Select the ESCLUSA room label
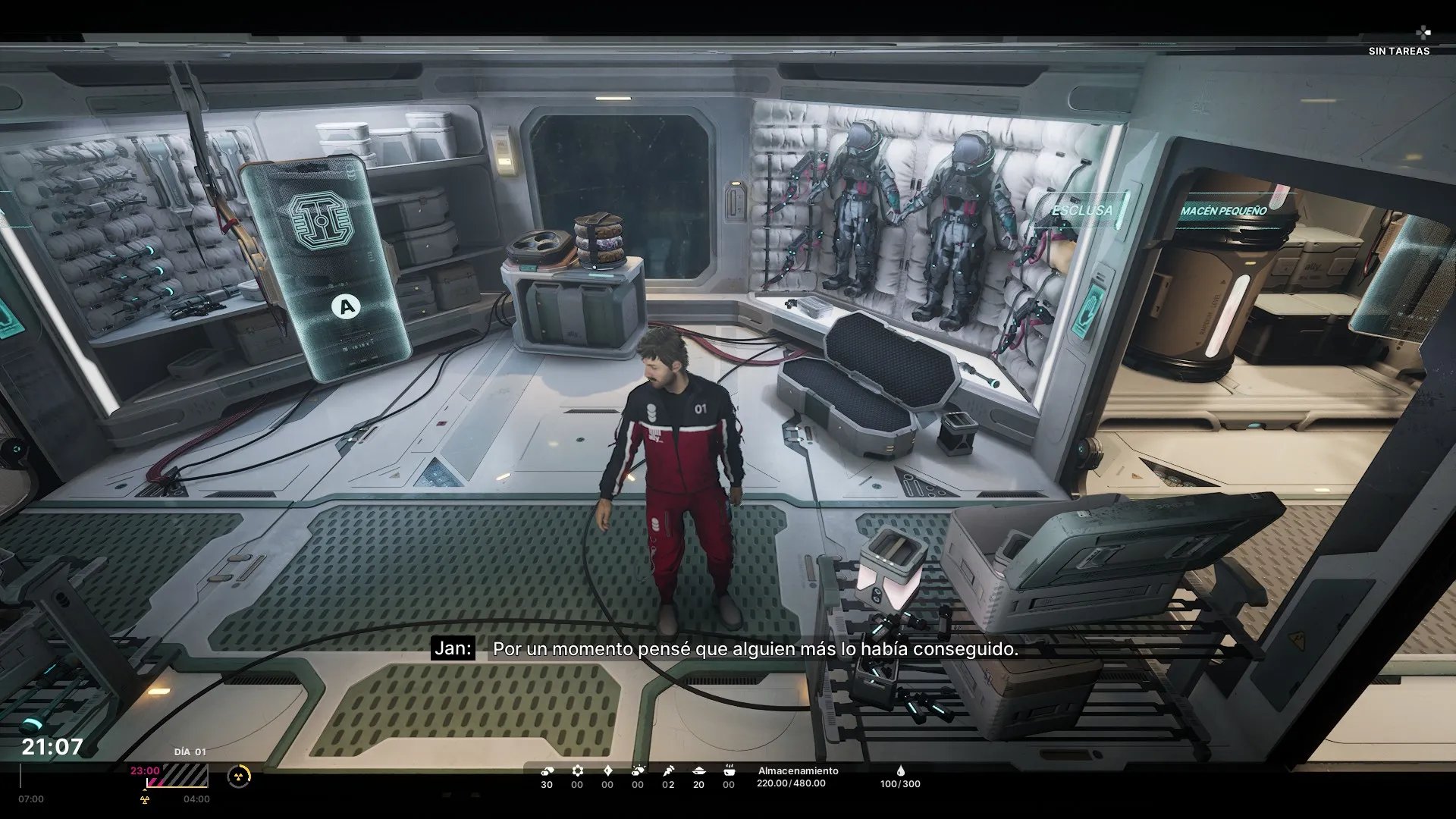 [x=1081, y=210]
